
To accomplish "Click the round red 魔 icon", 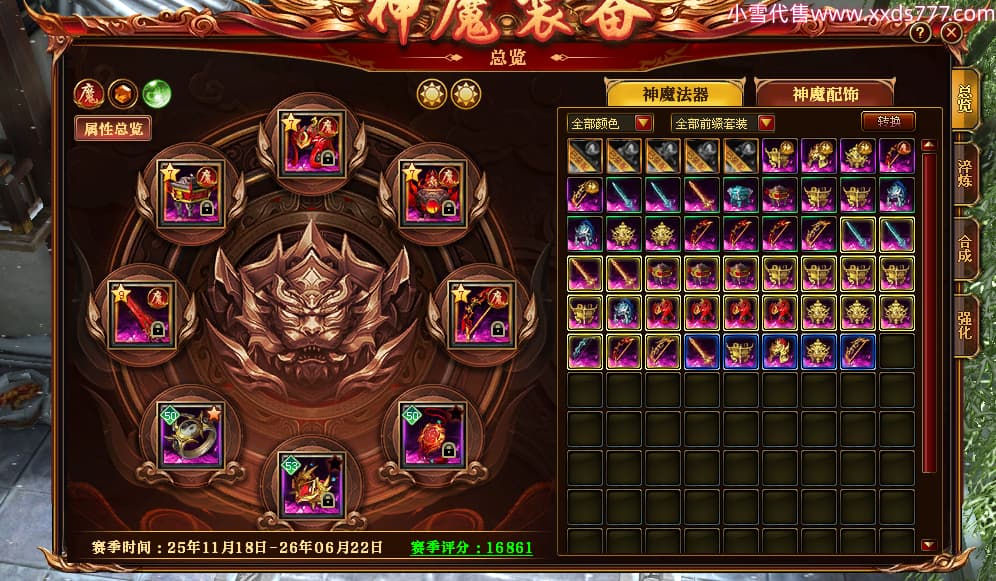I will 88,94.
